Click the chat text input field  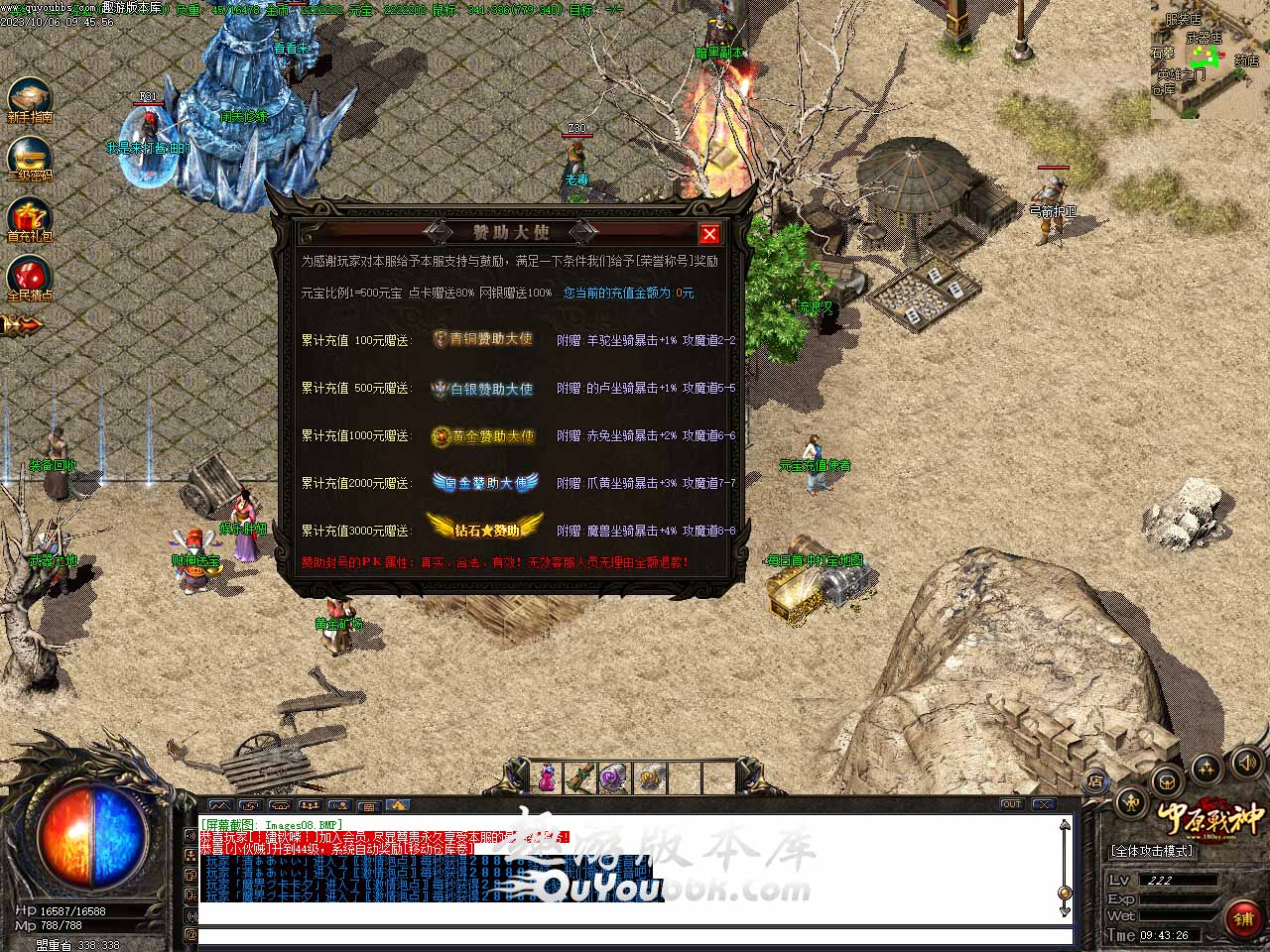tap(635, 935)
